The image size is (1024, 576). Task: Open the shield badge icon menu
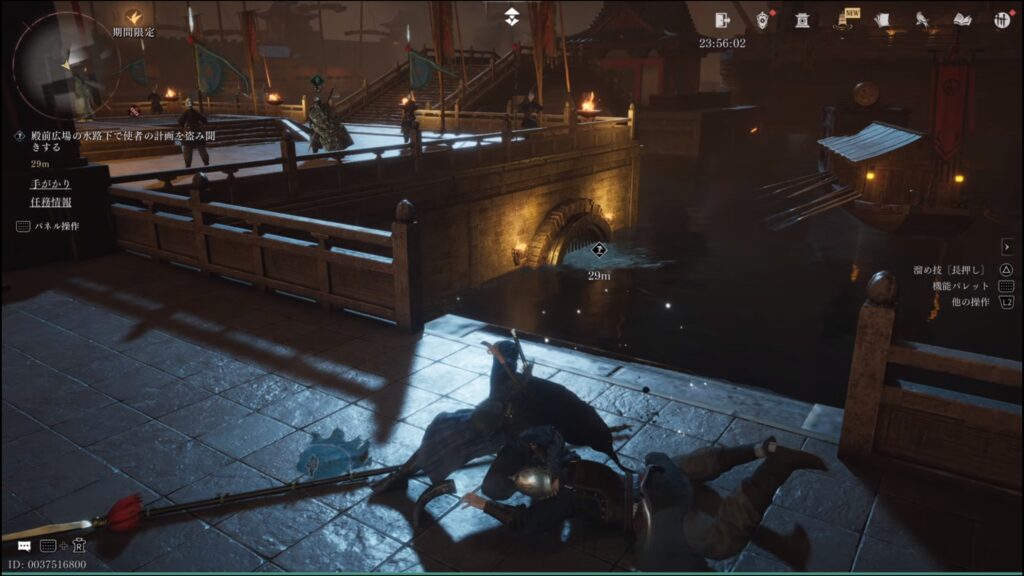tap(762, 20)
